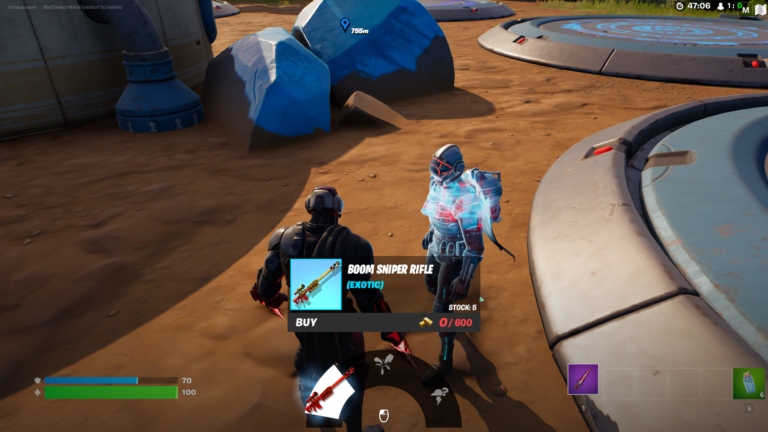Select the purple pickaxe hotbar slot
768x432 pixels.
pos(582,380)
